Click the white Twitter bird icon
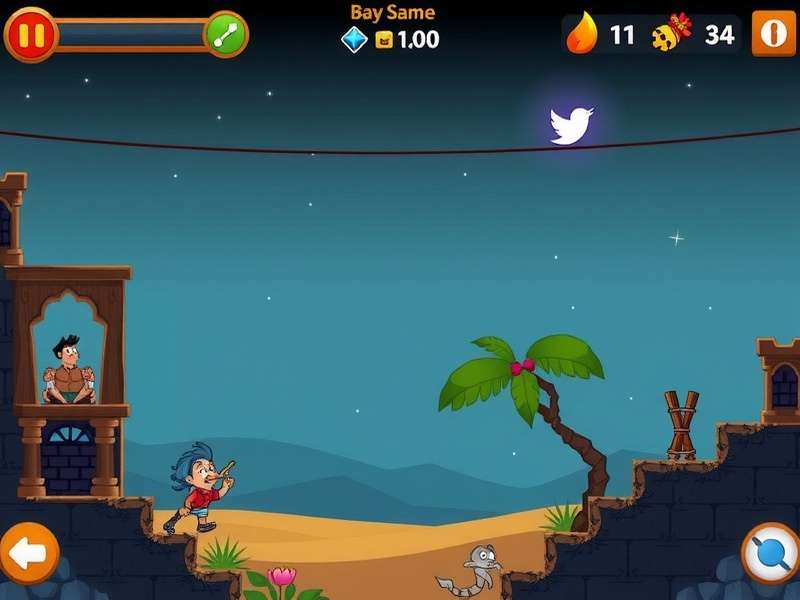 click(x=571, y=125)
